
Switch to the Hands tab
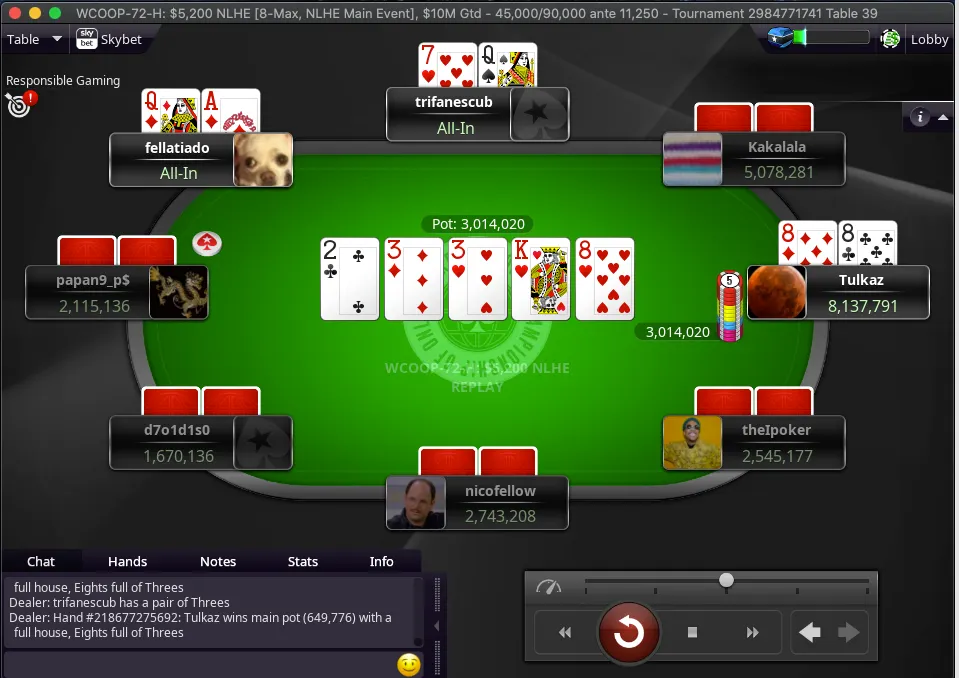(x=127, y=562)
